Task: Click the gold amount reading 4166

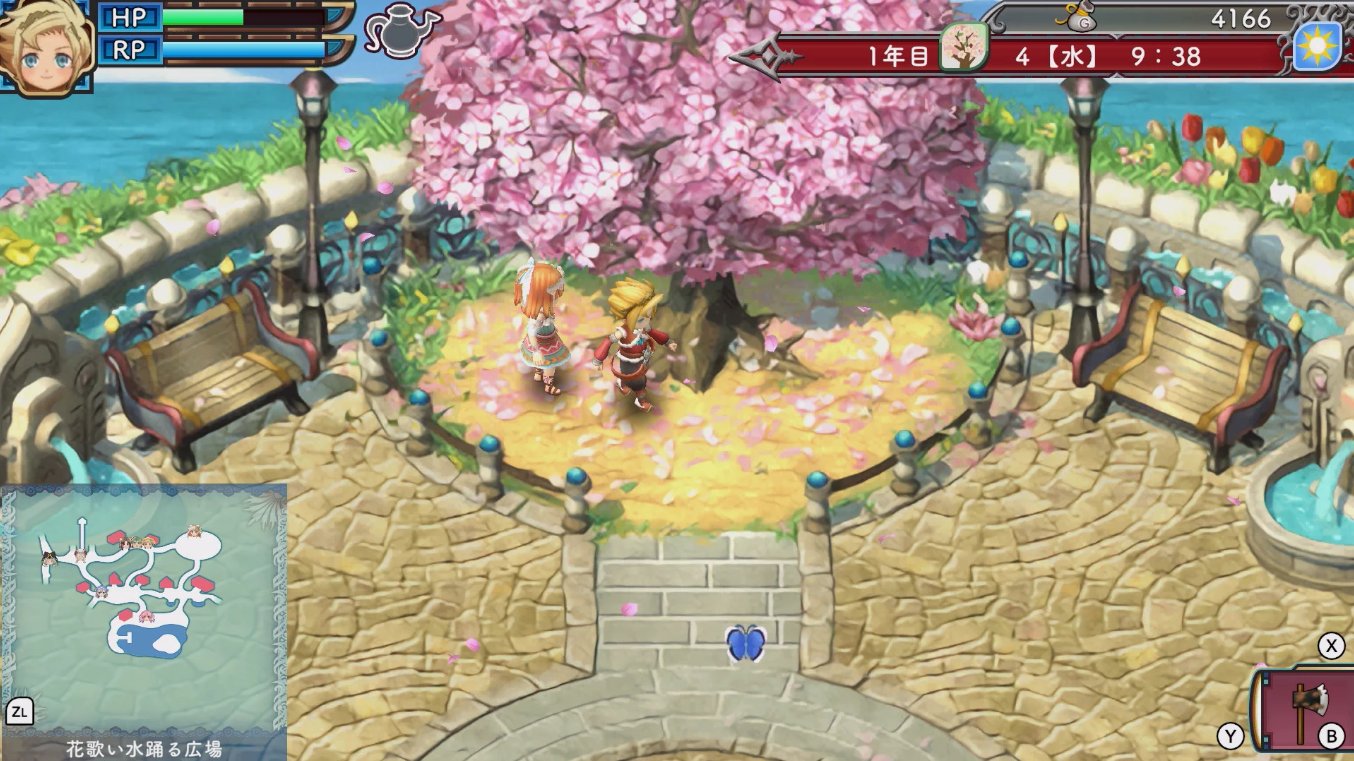Action: [x=1240, y=18]
